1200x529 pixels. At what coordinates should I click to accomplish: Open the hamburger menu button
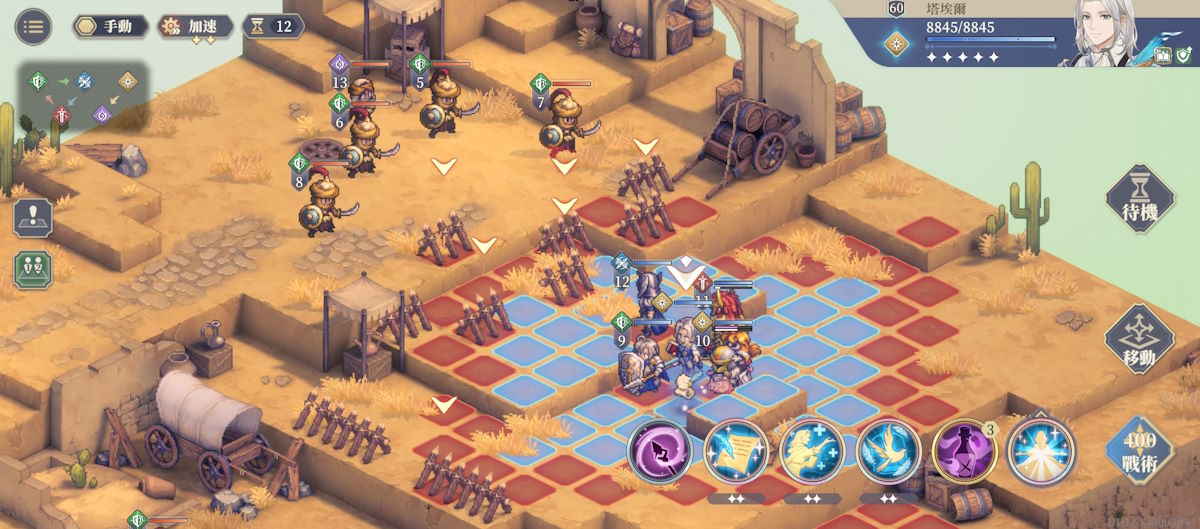33,26
